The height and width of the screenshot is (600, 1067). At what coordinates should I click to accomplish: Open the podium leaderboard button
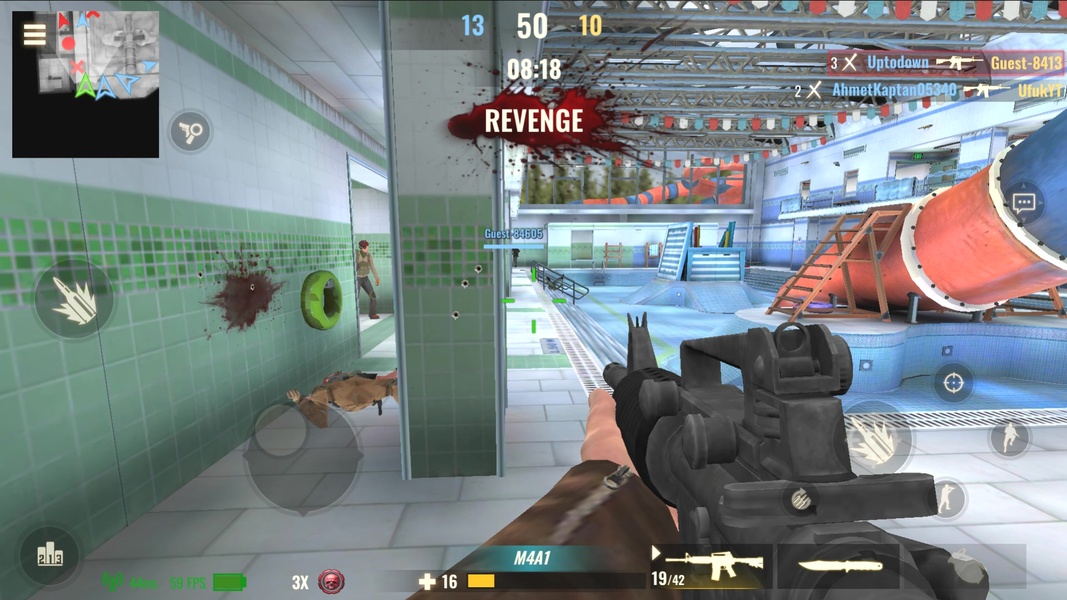click(x=49, y=555)
